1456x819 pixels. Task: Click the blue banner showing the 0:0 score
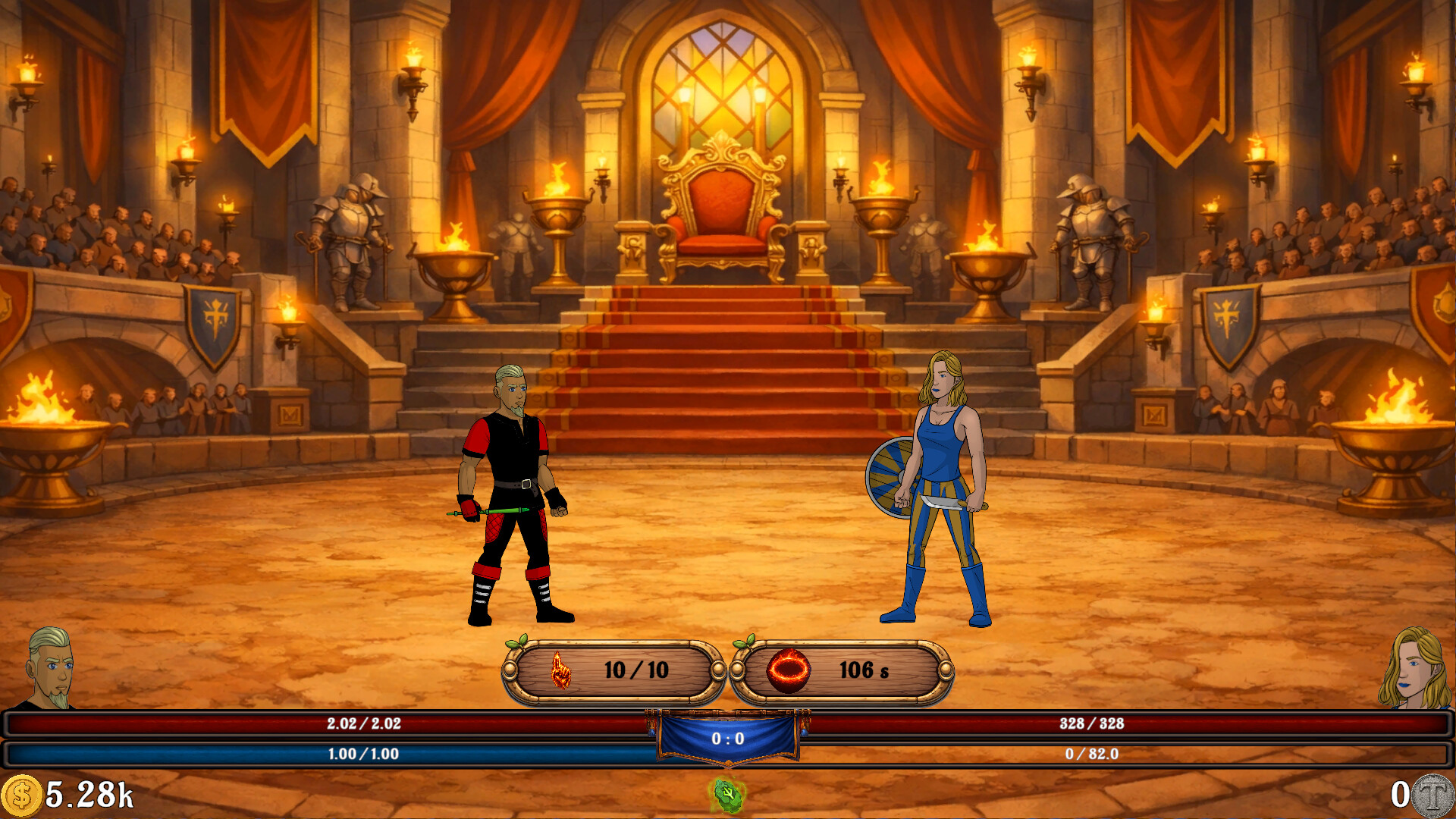tap(728, 739)
